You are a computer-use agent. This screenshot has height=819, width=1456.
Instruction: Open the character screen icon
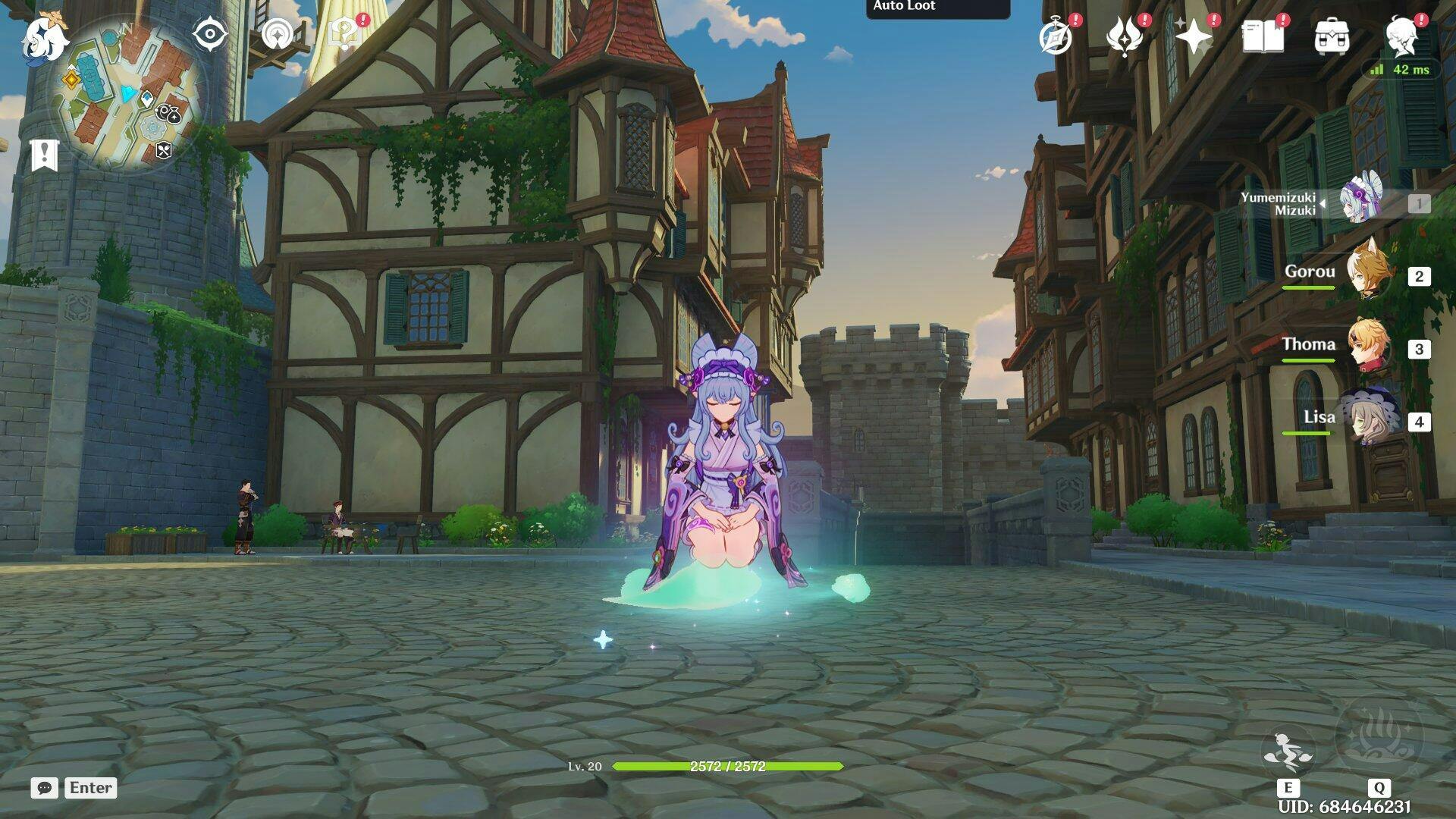coord(1402,36)
